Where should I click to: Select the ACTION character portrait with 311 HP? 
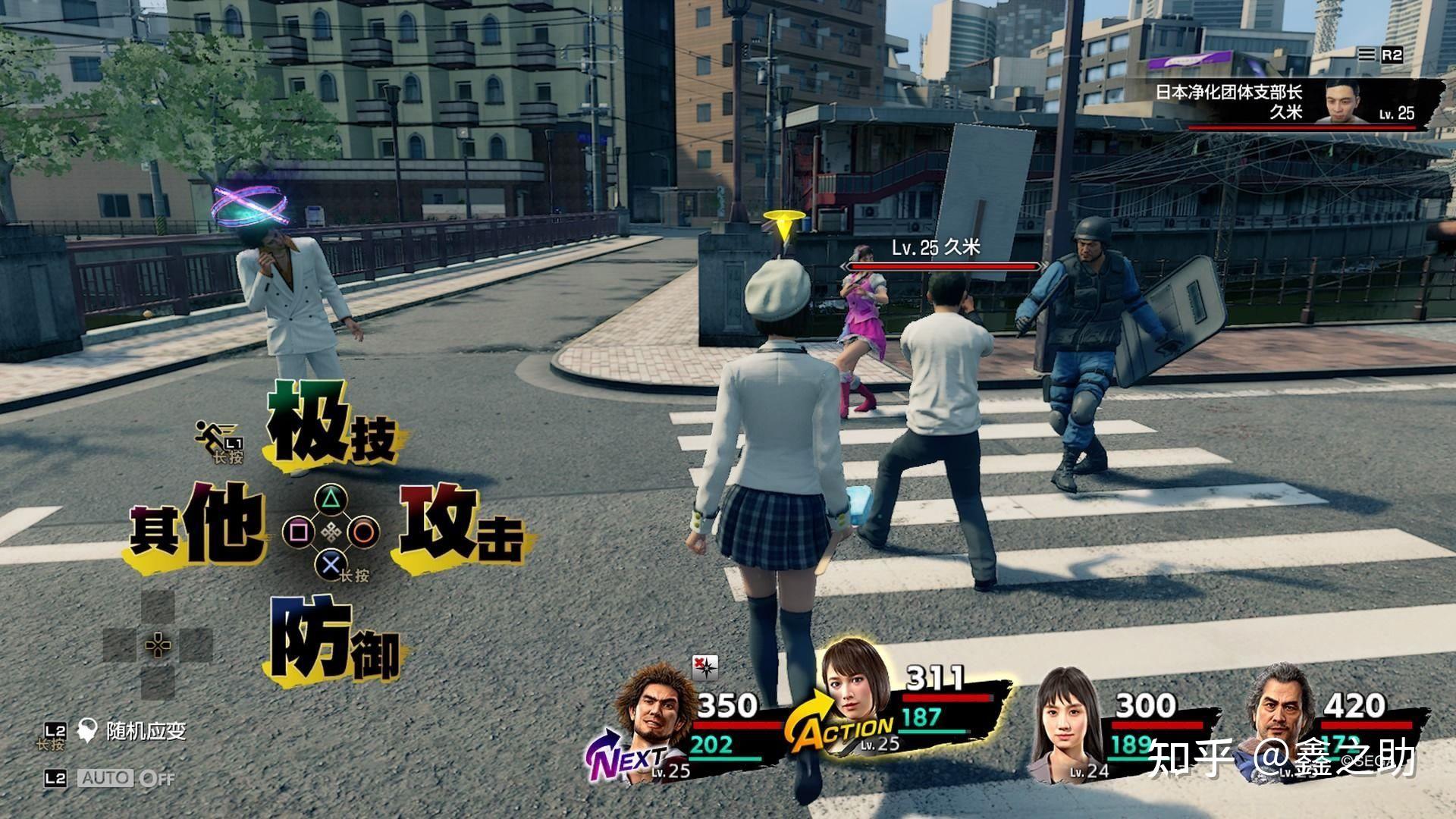(855, 694)
